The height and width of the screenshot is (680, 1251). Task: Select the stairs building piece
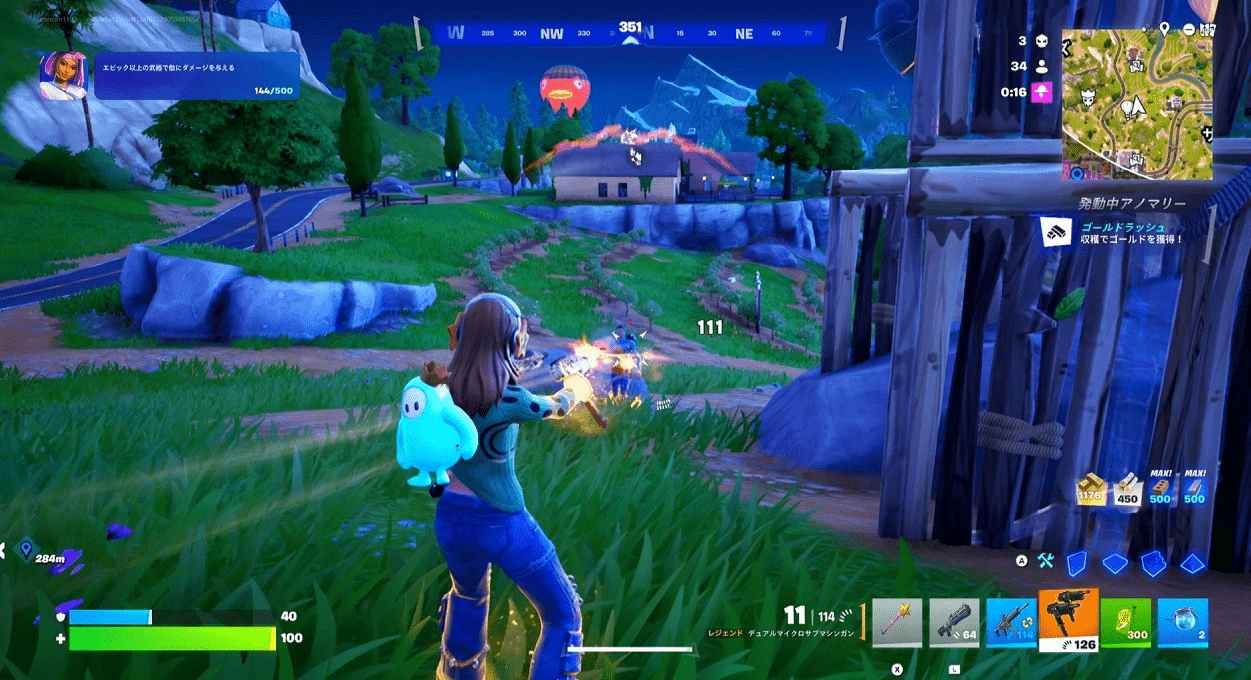click(1153, 563)
